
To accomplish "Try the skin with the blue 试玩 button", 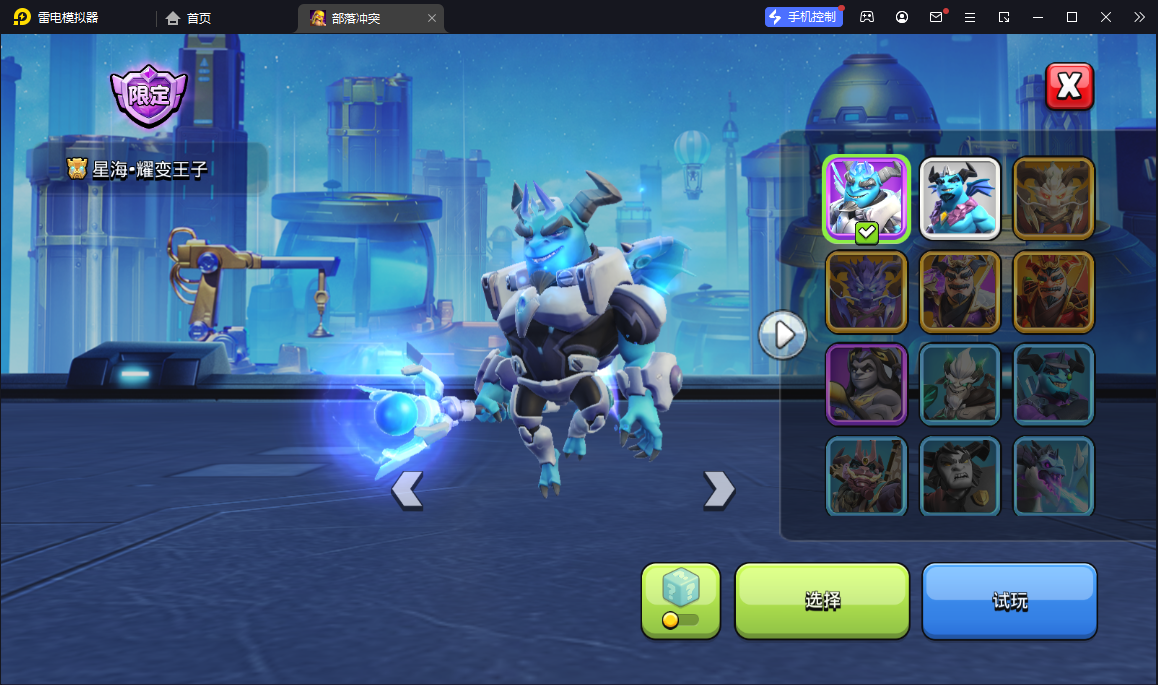I will [x=1009, y=601].
